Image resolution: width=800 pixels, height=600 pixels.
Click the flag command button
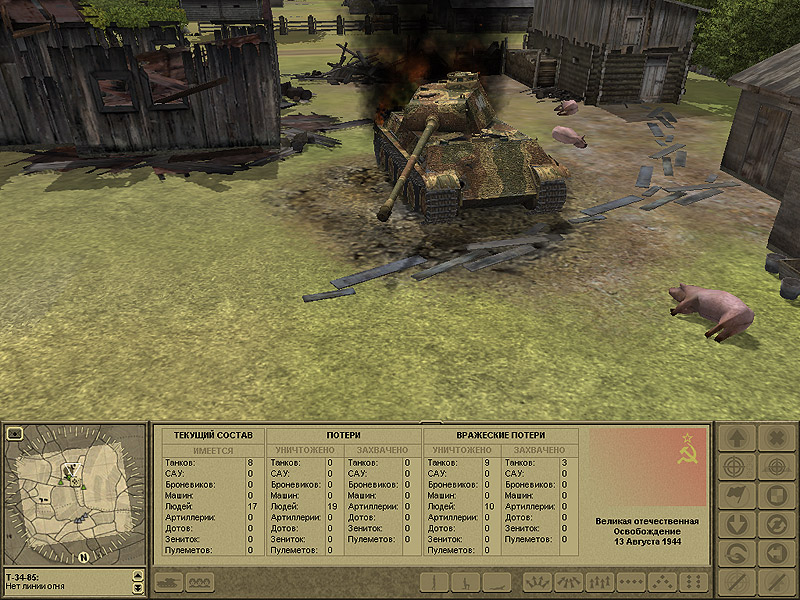pyautogui.click(x=736, y=495)
